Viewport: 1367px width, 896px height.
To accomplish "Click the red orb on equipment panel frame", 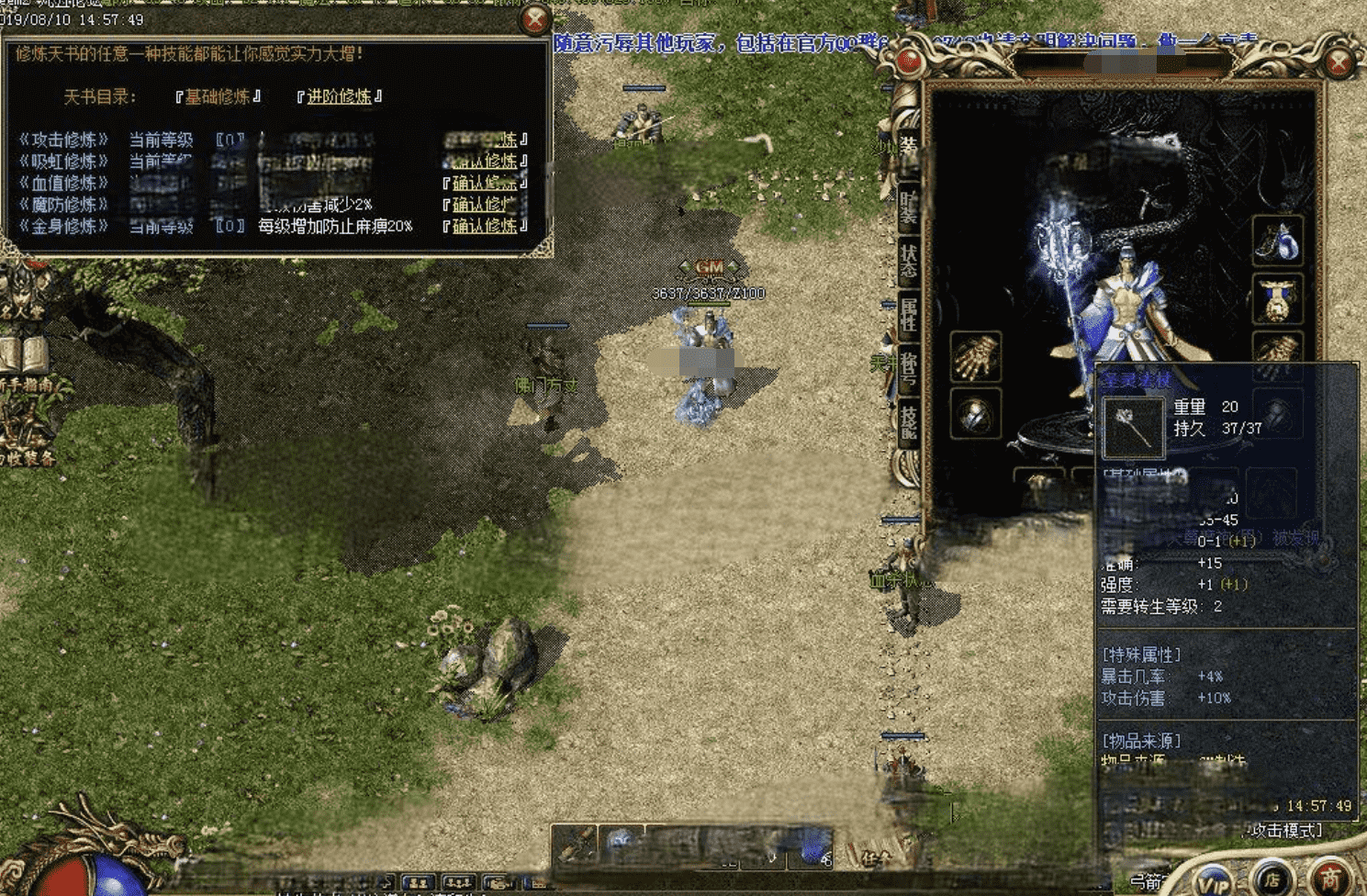I will pyautogui.click(x=909, y=62).
